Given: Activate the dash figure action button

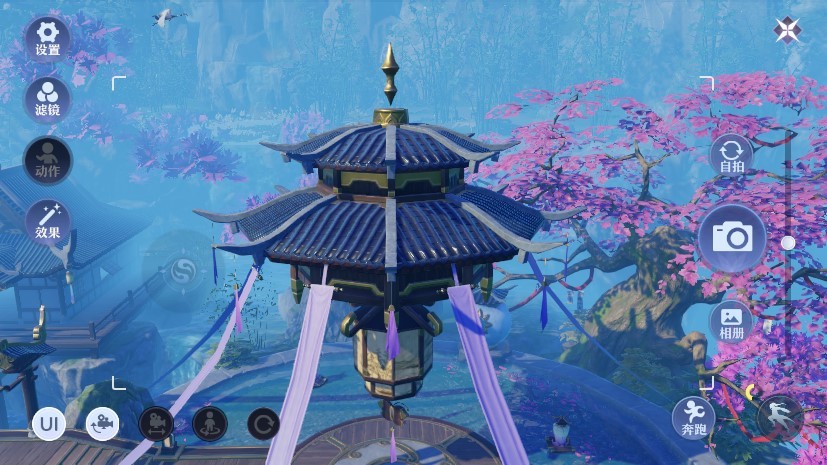Looking at the screenshot, I should [779, 417].
